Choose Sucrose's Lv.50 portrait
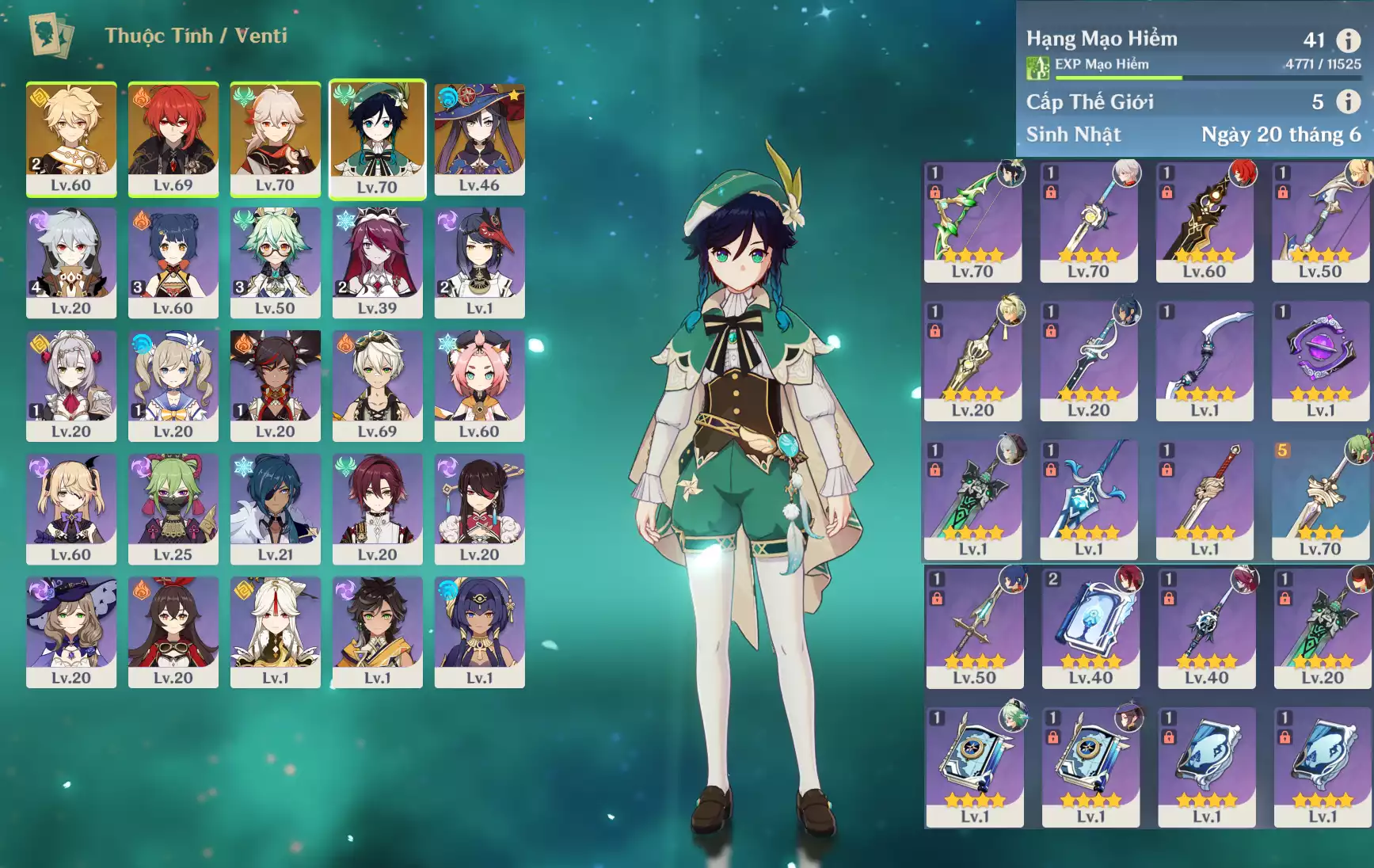The width and height of the screenshot is (1374, 868). 275,262
